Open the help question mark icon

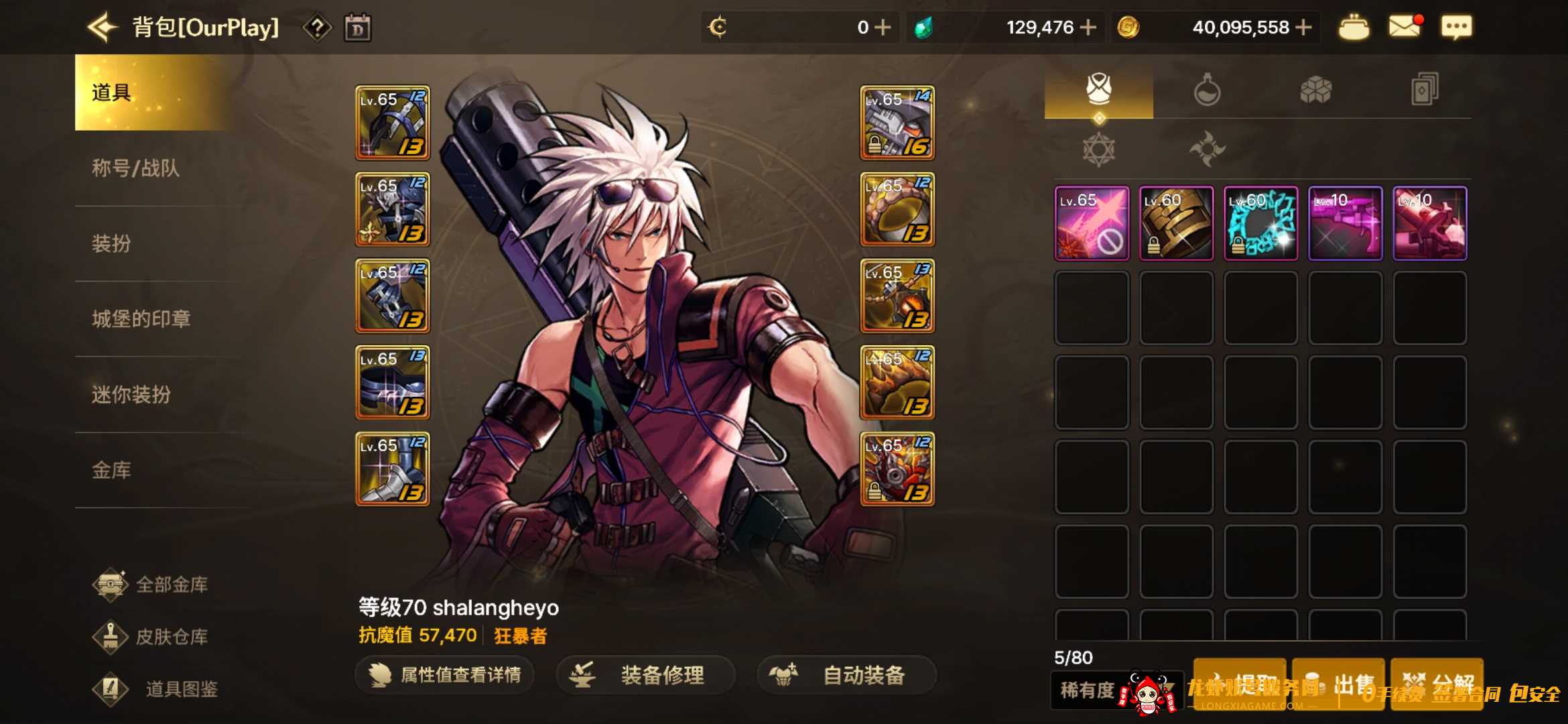click(x=317, y=28)
